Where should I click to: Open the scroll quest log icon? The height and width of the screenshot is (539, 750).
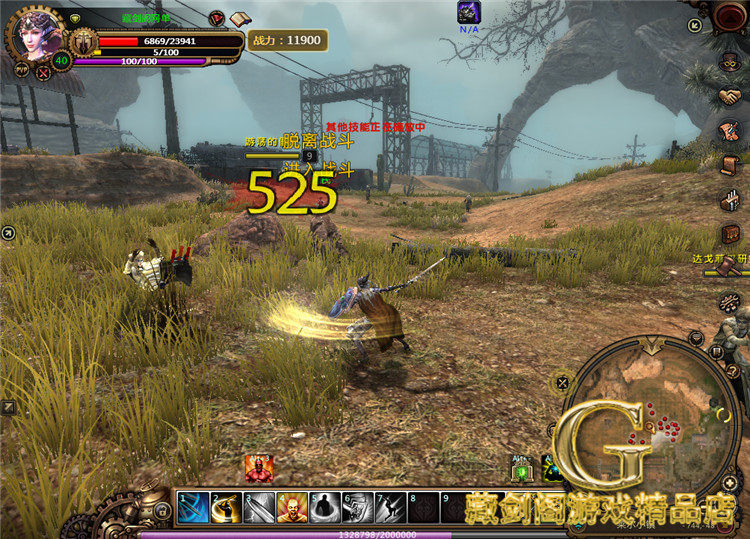(x=729, y=164)
